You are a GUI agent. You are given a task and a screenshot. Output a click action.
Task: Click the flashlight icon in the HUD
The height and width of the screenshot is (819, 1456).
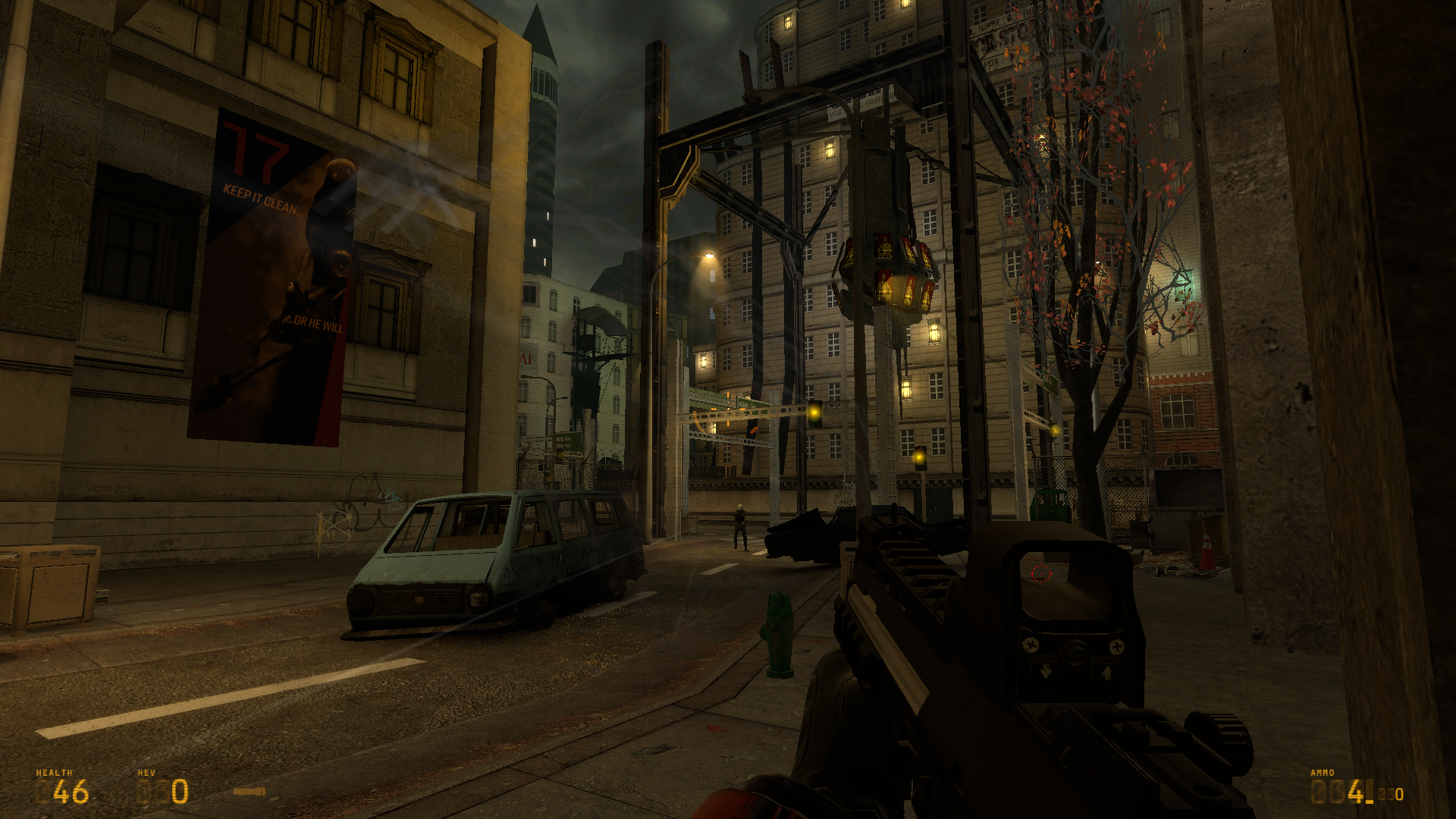tap(249, 792)
